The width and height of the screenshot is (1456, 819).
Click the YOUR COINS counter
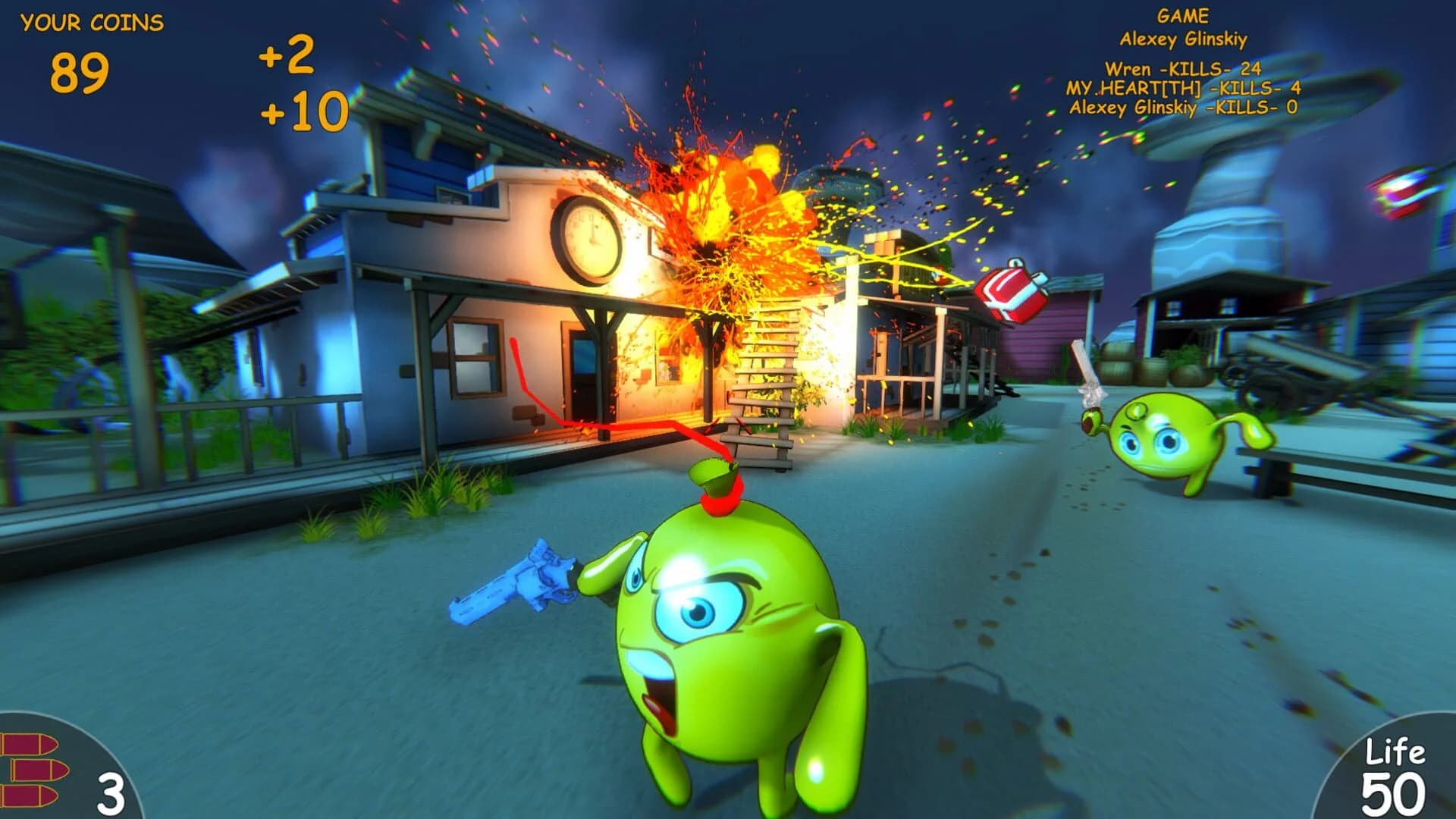point(91,23)
